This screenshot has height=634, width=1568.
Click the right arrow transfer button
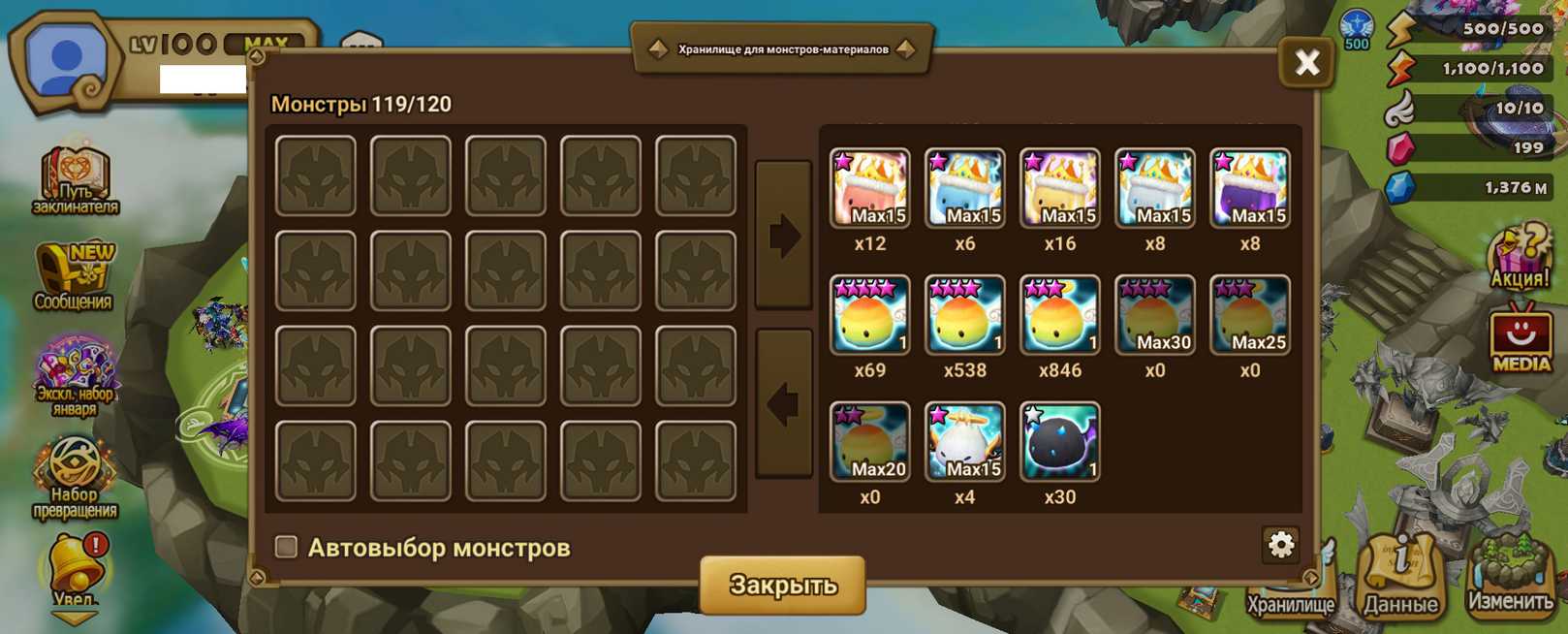pos(783,235)
